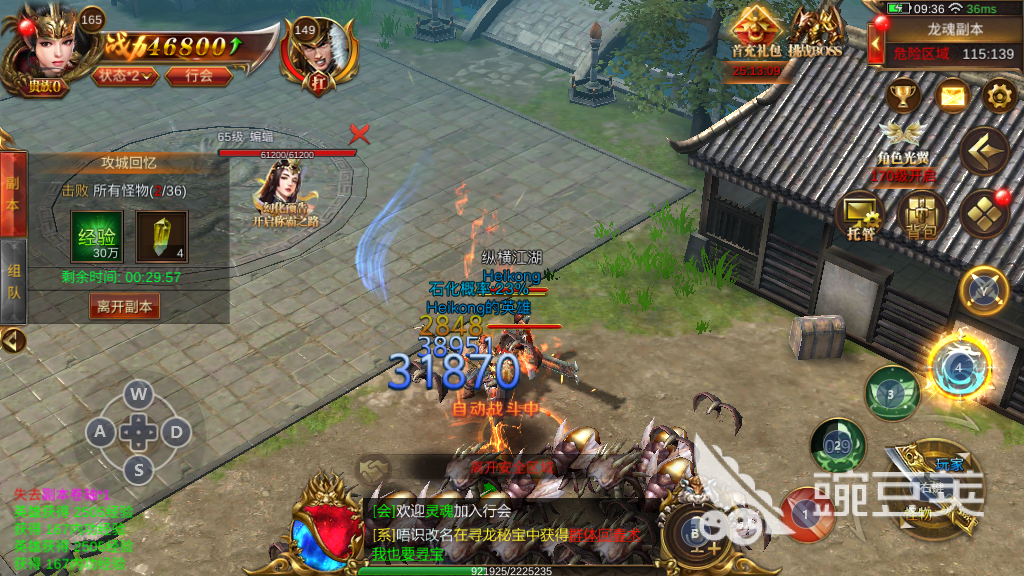
Task: Select the level 149 hero portrait
Action: pyautogui.click(x=318, y=49)
